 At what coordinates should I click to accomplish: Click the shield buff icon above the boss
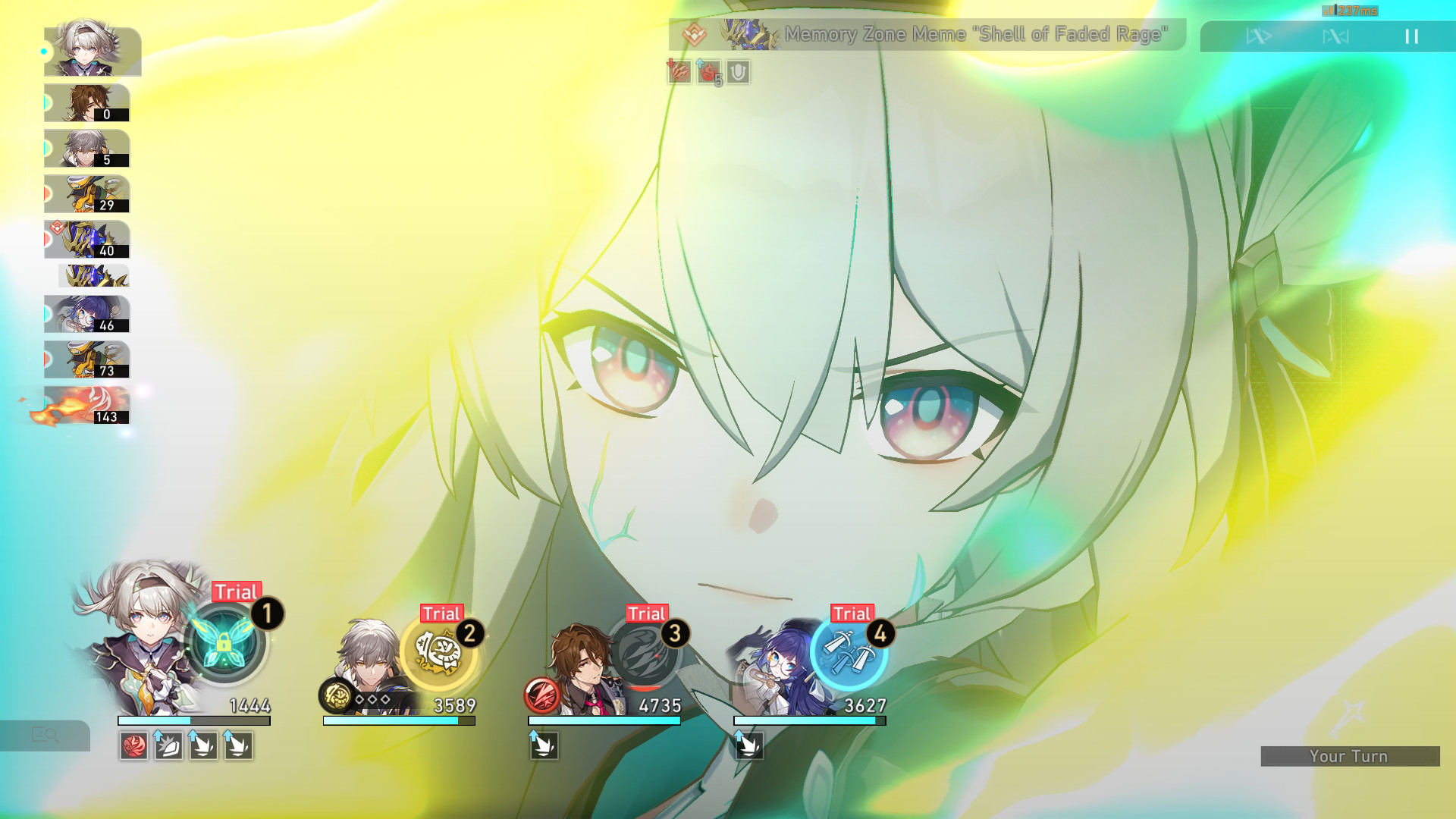[739, 74]
